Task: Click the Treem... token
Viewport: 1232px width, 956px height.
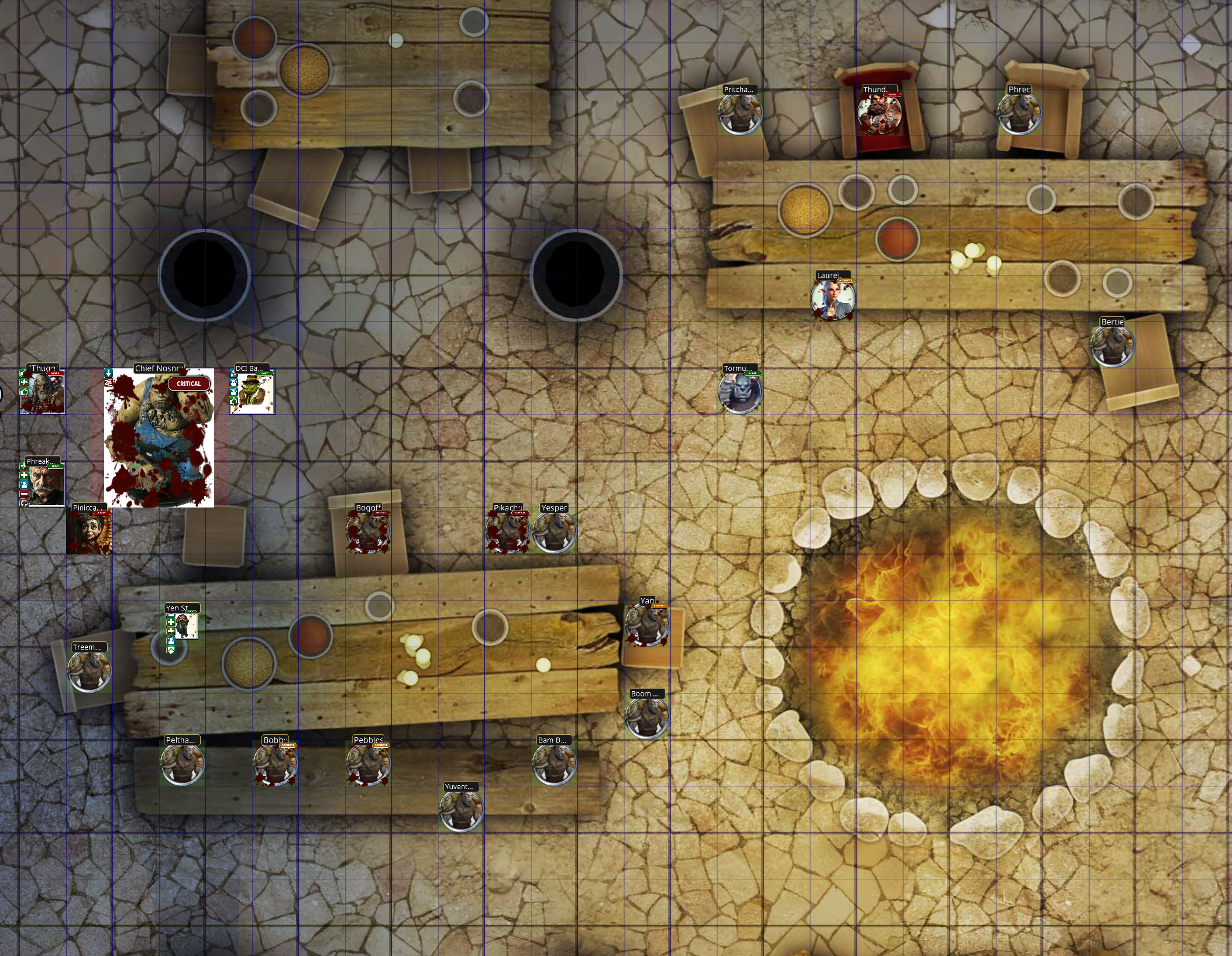Action: pyautogui.click(x=89, y=671)
